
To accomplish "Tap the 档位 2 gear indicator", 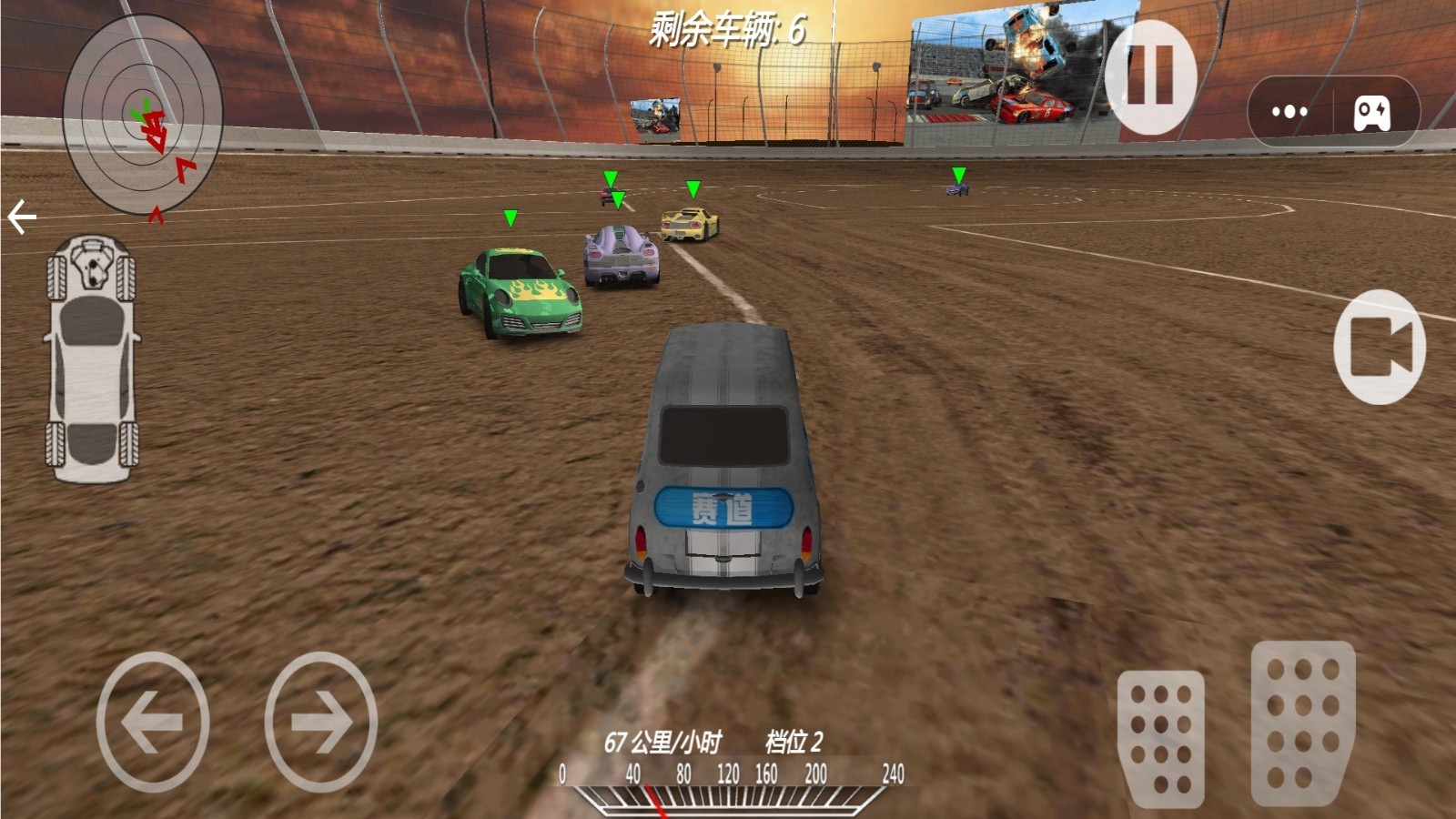I will tap(791, 743).
